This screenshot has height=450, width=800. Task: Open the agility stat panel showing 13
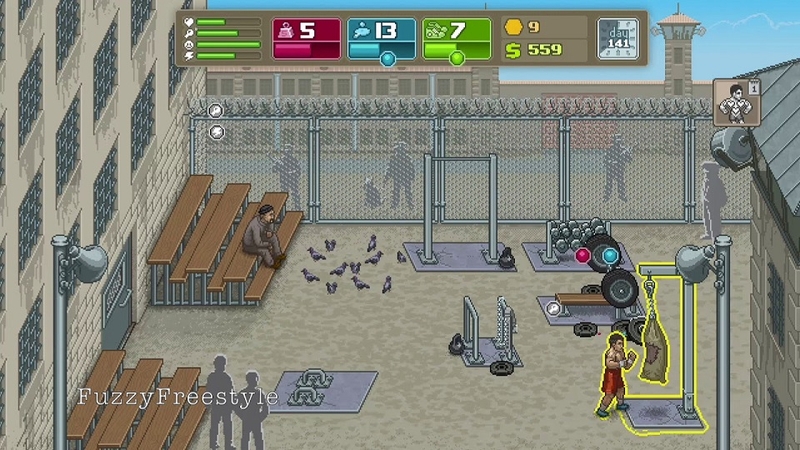[381, 38]
